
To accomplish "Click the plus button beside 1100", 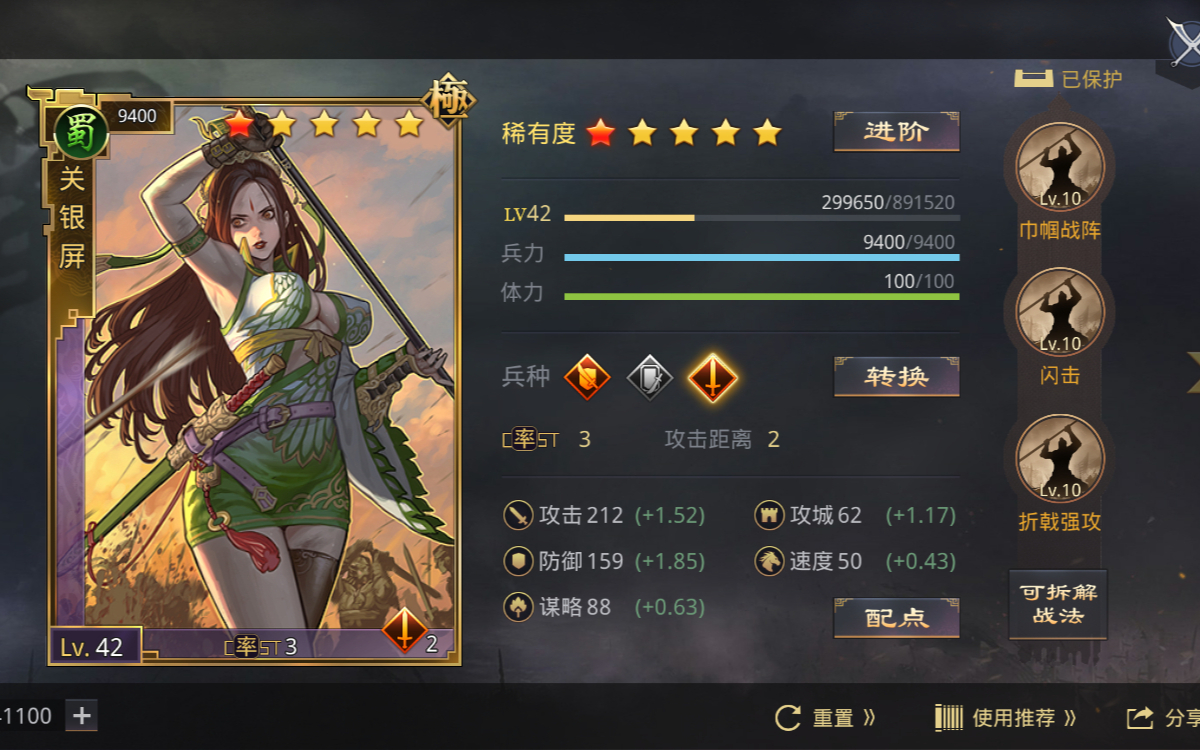I will click(82, 715).
